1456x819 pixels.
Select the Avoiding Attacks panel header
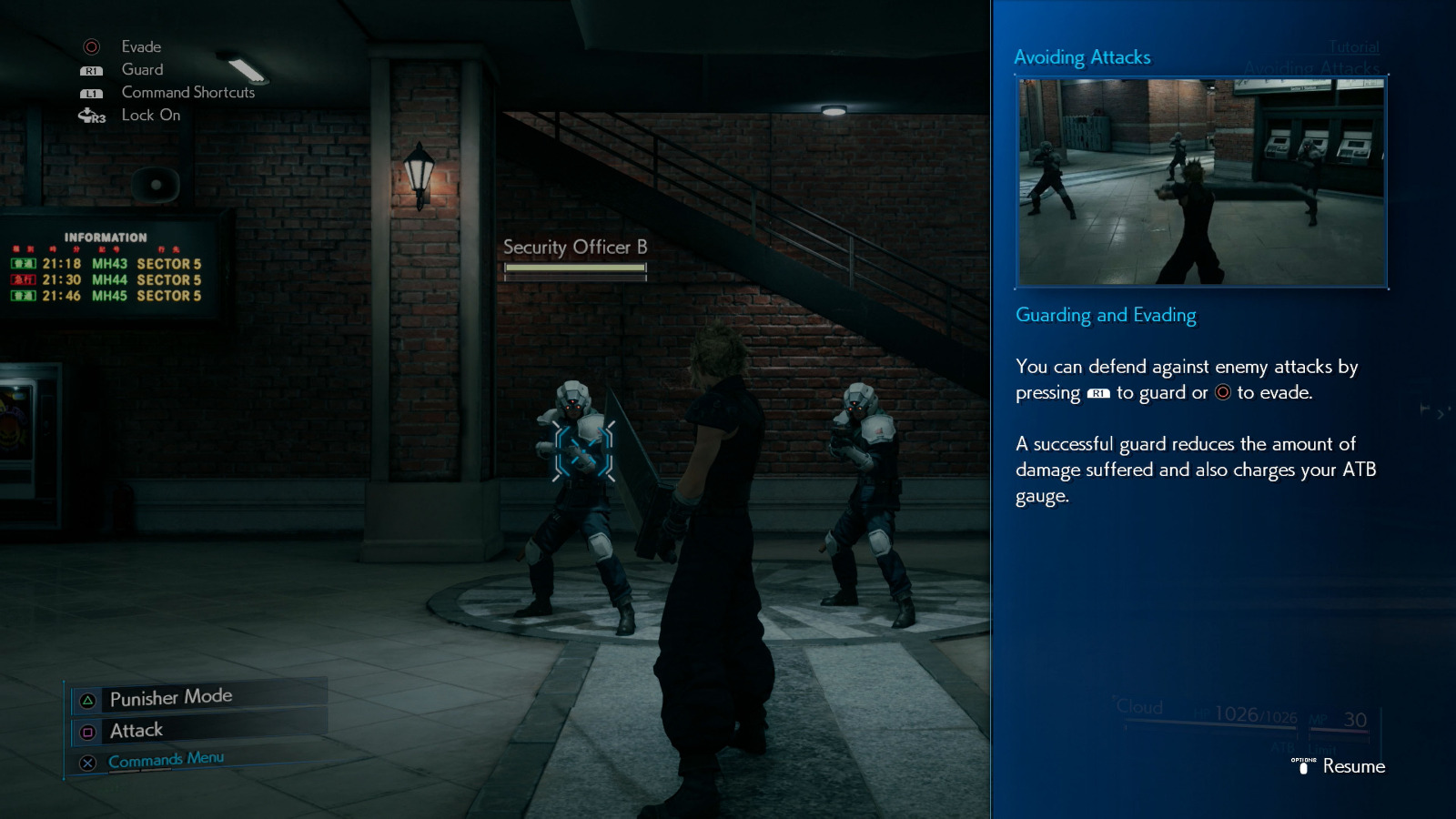(x=1082, y=56)
